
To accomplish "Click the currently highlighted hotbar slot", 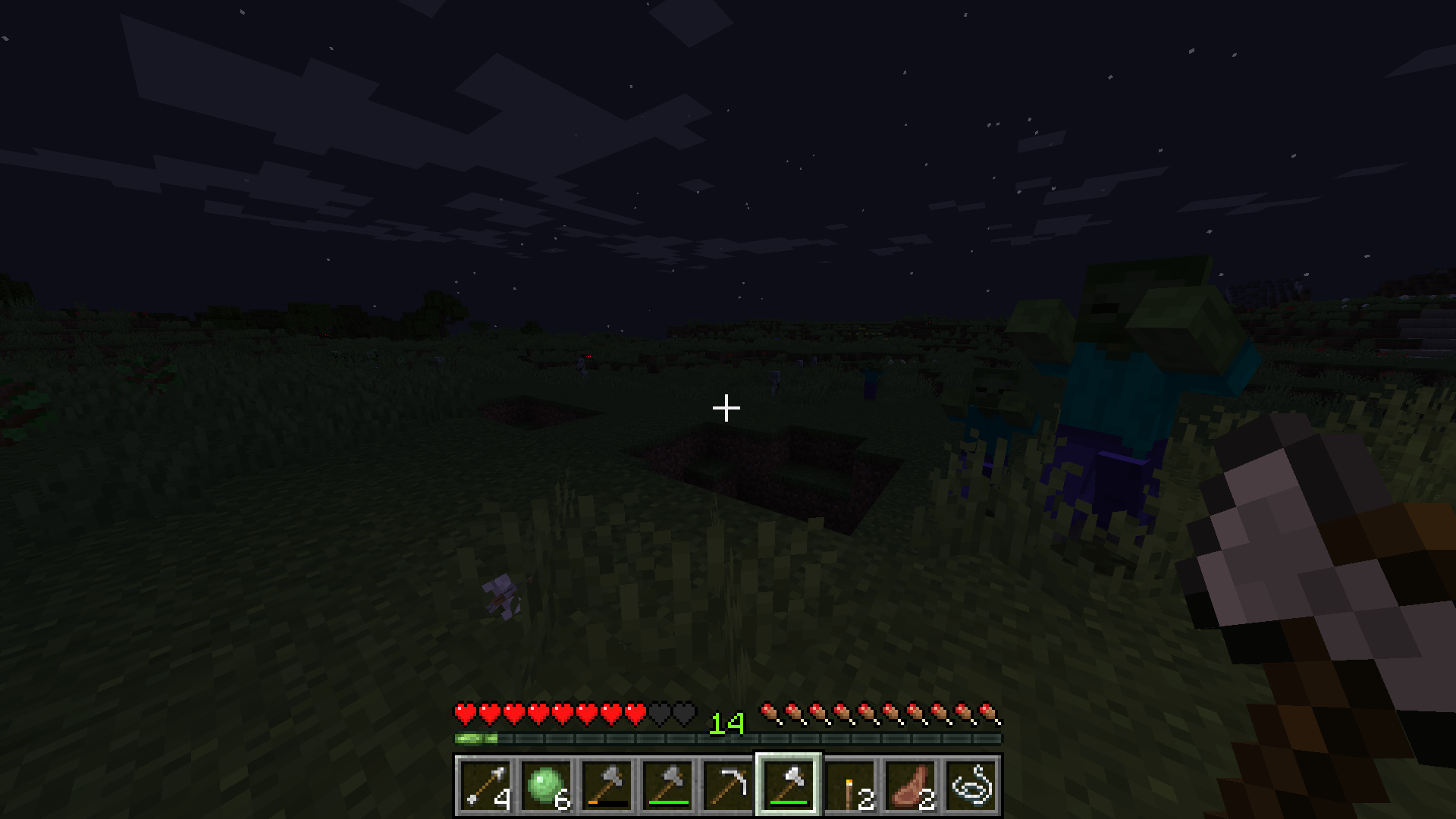I will pyautogui.click(x=787, y=786).
